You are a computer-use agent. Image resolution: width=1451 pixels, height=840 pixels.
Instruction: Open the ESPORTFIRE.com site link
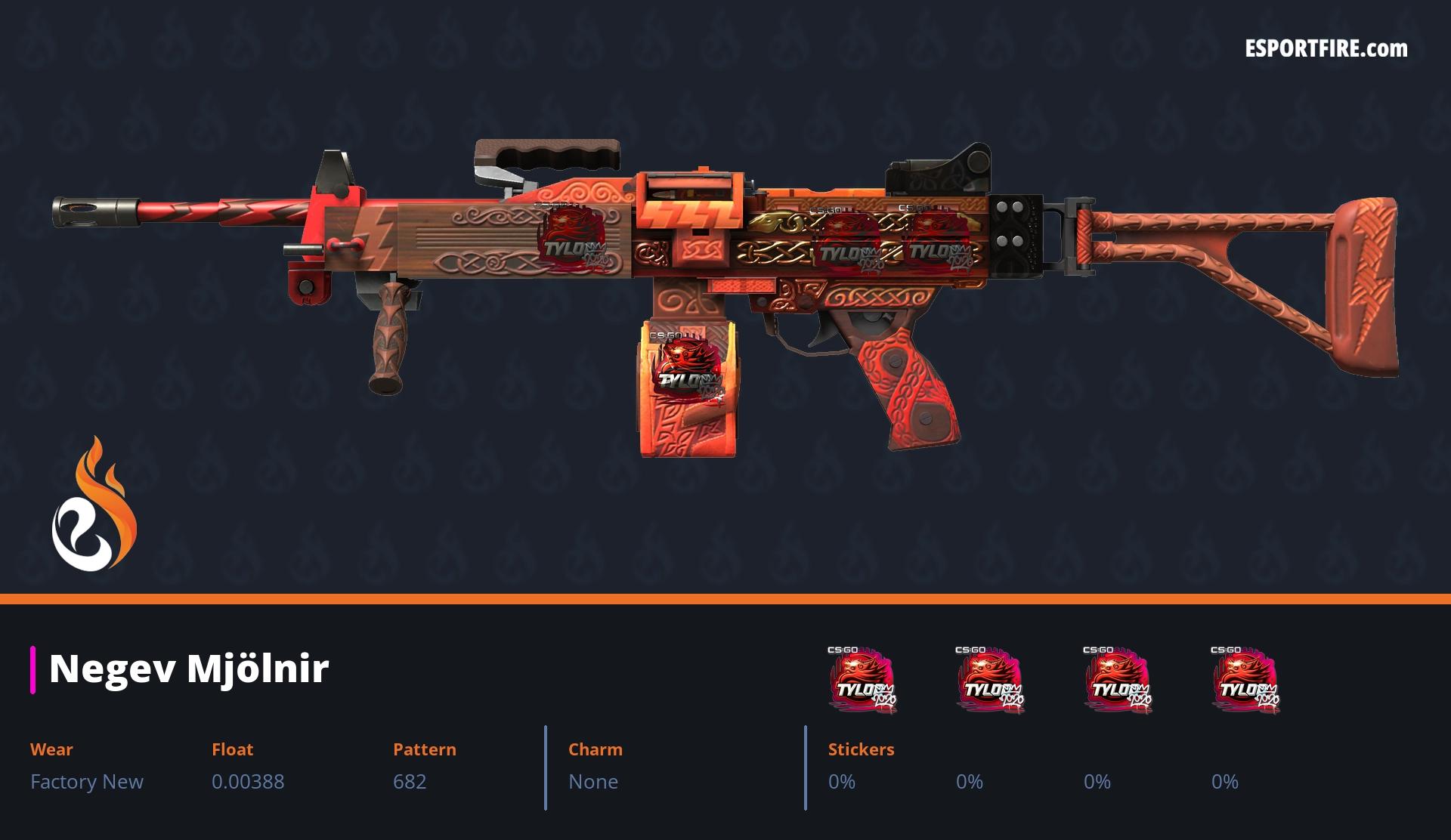(x=1326, y=49)
